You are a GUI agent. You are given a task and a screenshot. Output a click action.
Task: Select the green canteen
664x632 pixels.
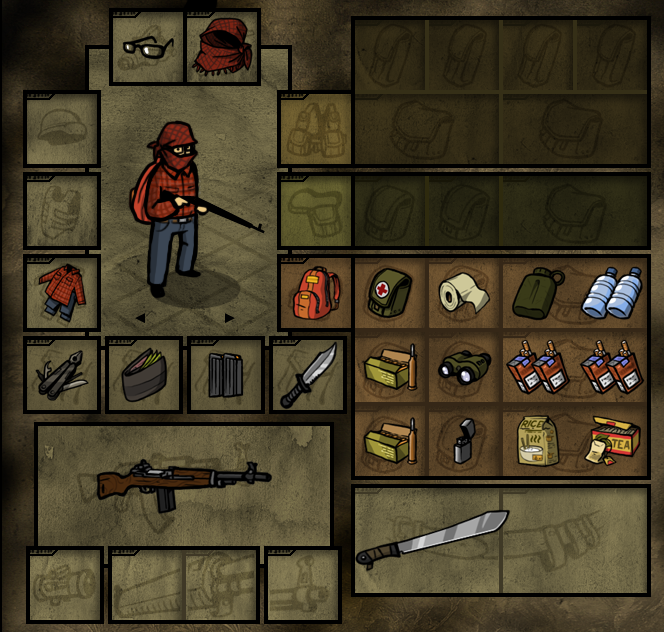click(539, 293)
